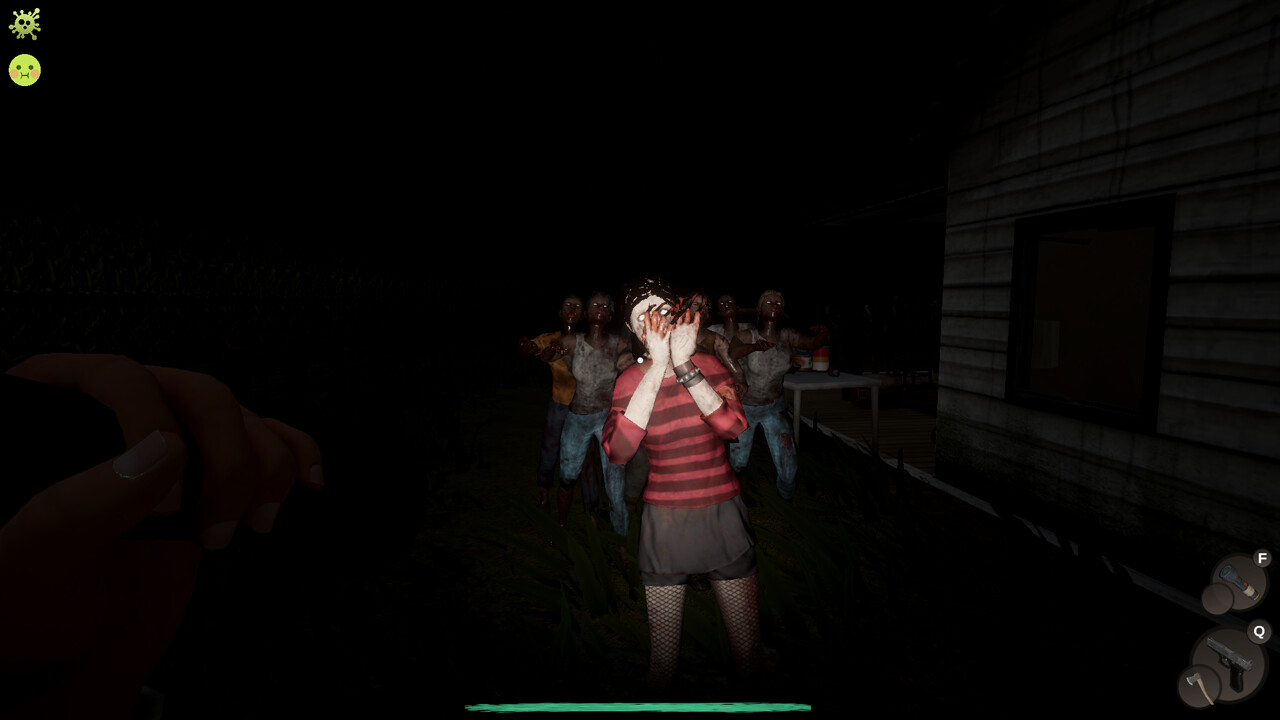Click the virus infection status icon
This screenshot has height=720, width=1280.
click(x=24, y=24)
